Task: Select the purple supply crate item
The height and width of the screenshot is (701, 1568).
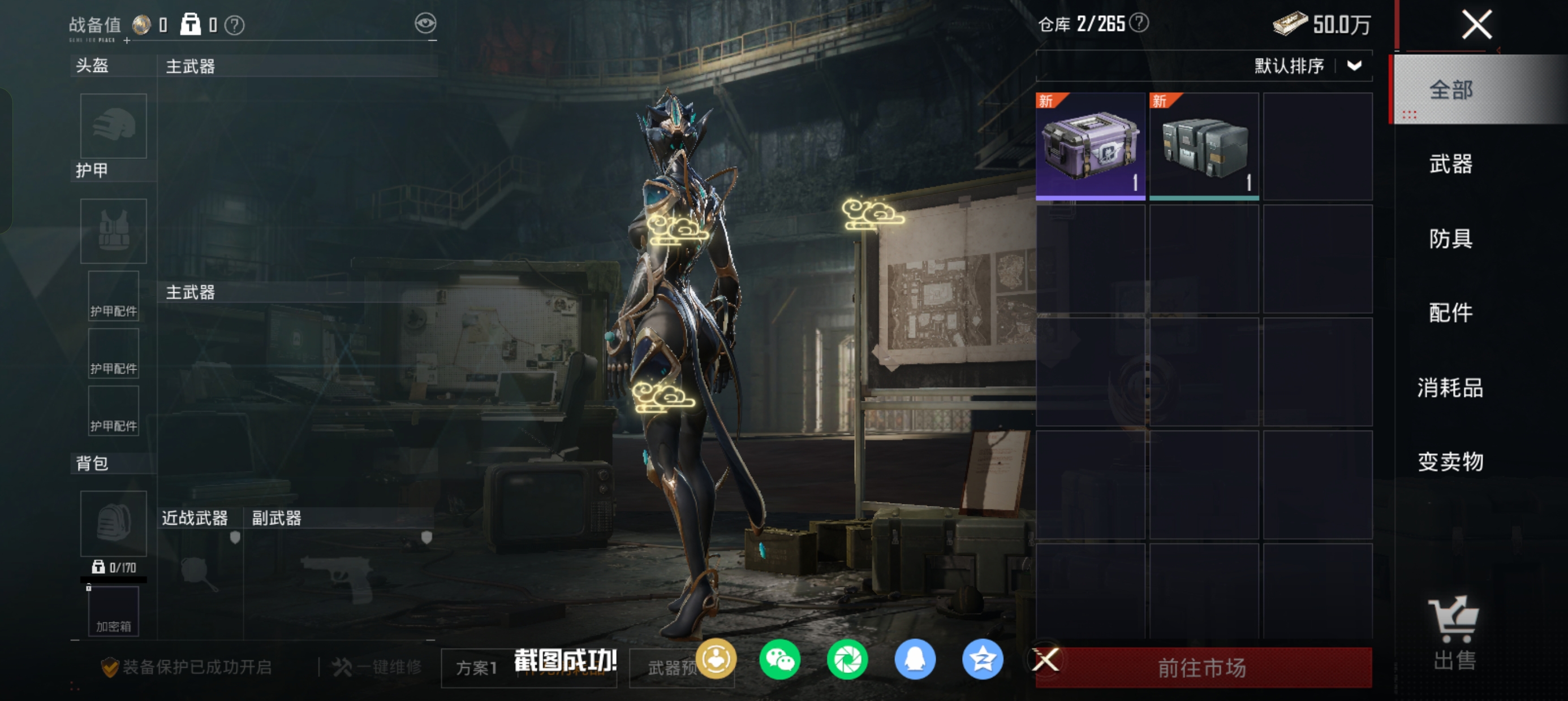Action: (x=1090, y=146)
